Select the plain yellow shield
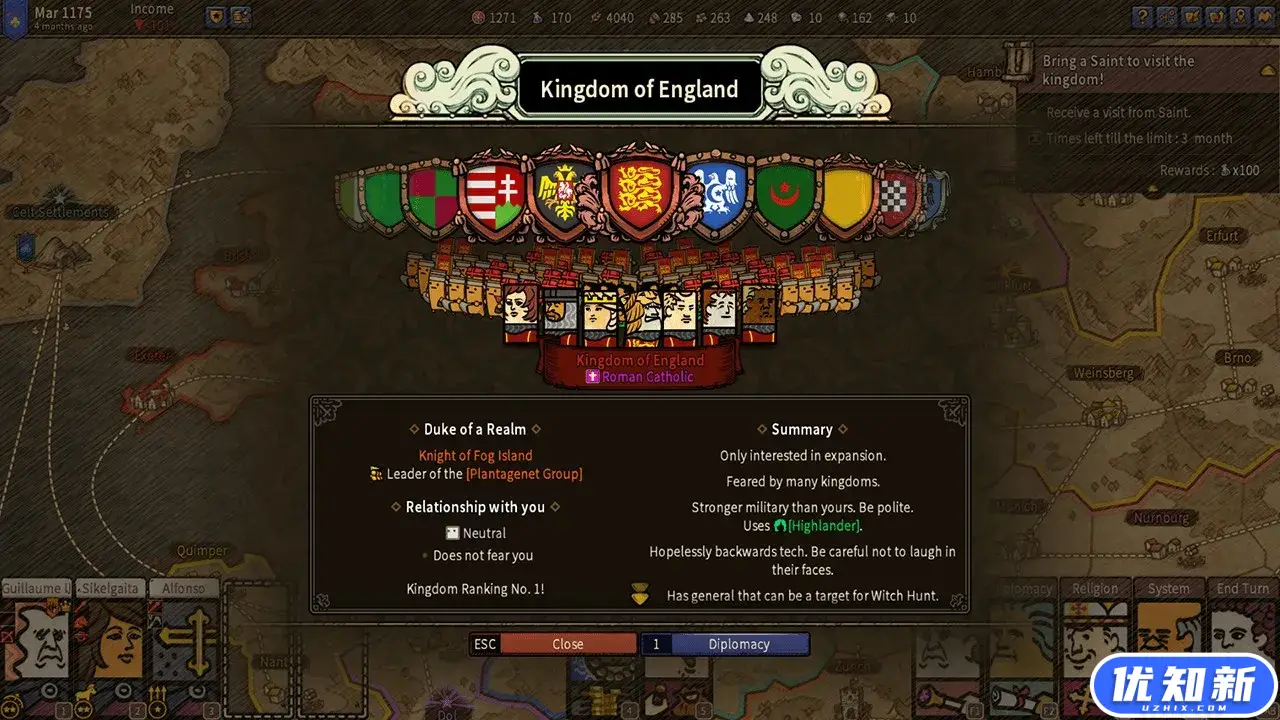The image size is (1280, 720). (x=846, y=199)
